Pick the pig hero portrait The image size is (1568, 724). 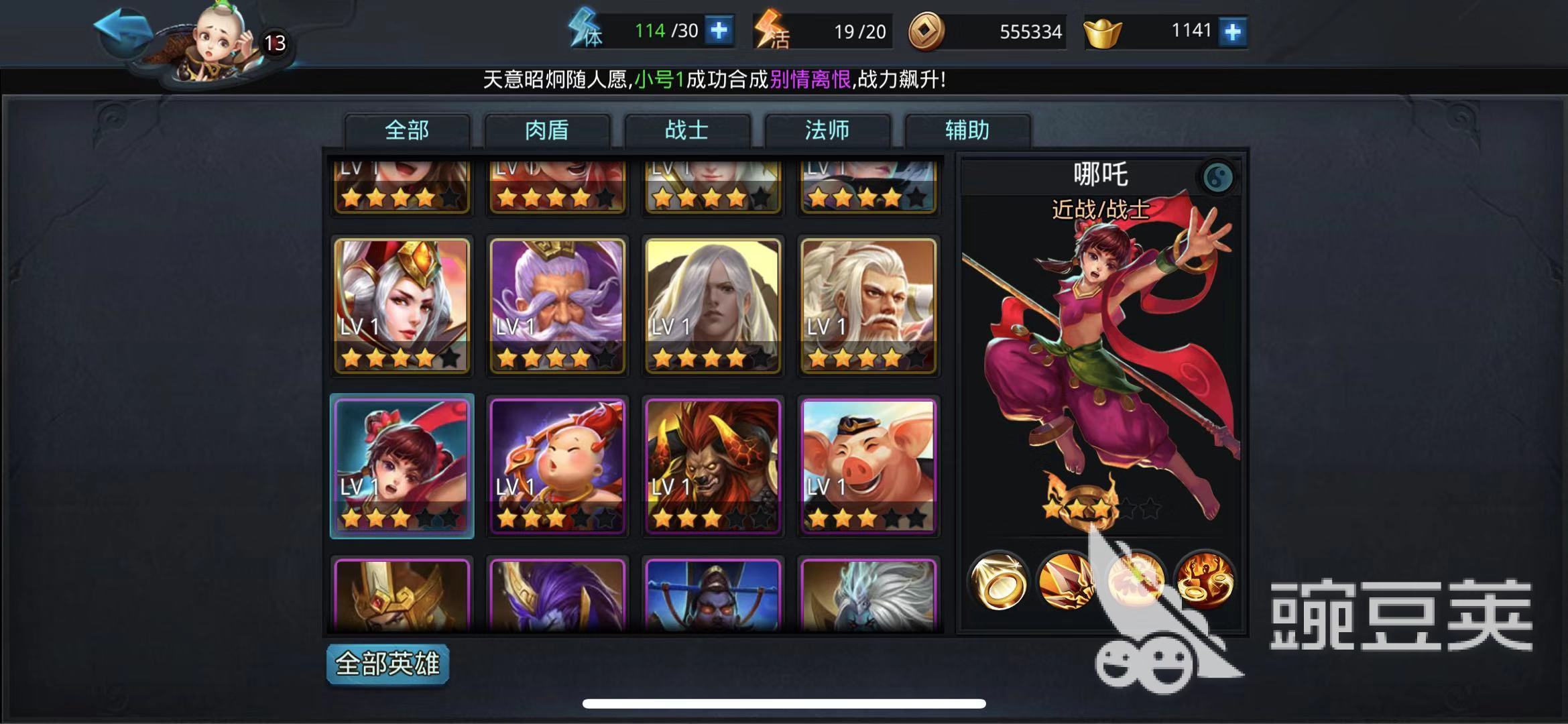point(868,466)
